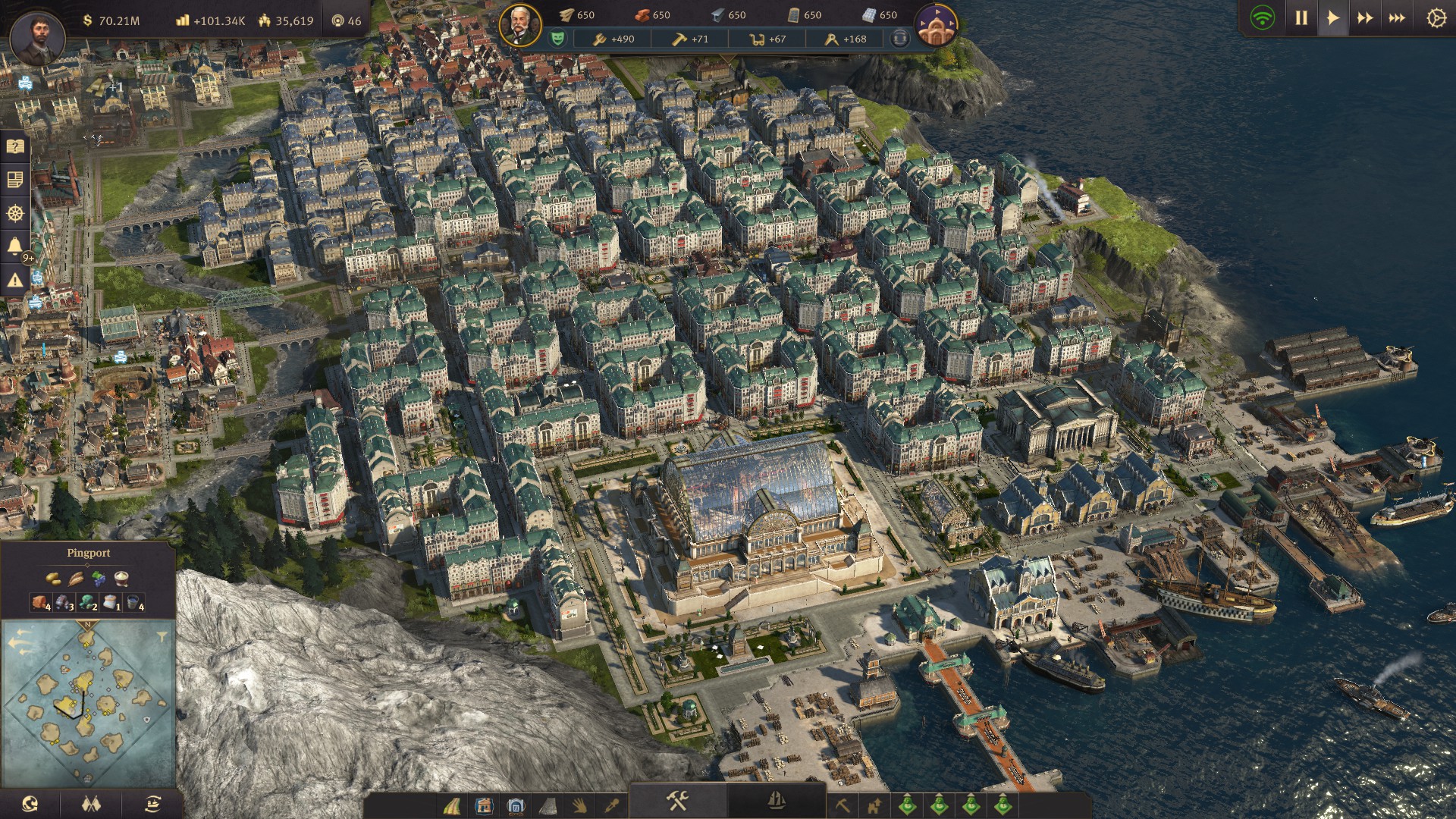Select the pickaxe demolish tool

click(842, 805)
